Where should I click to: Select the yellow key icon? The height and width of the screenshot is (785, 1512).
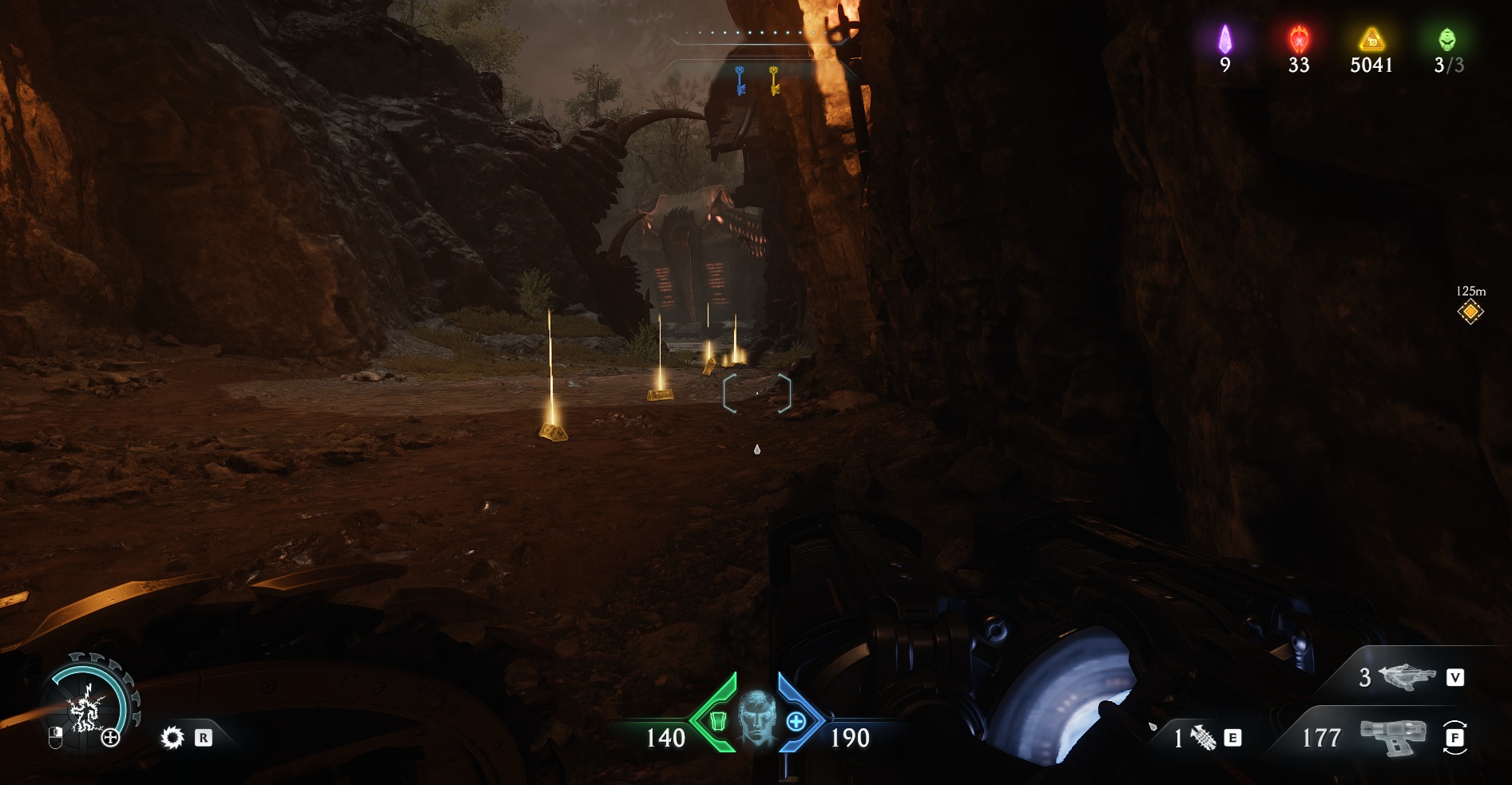point(774,81)
